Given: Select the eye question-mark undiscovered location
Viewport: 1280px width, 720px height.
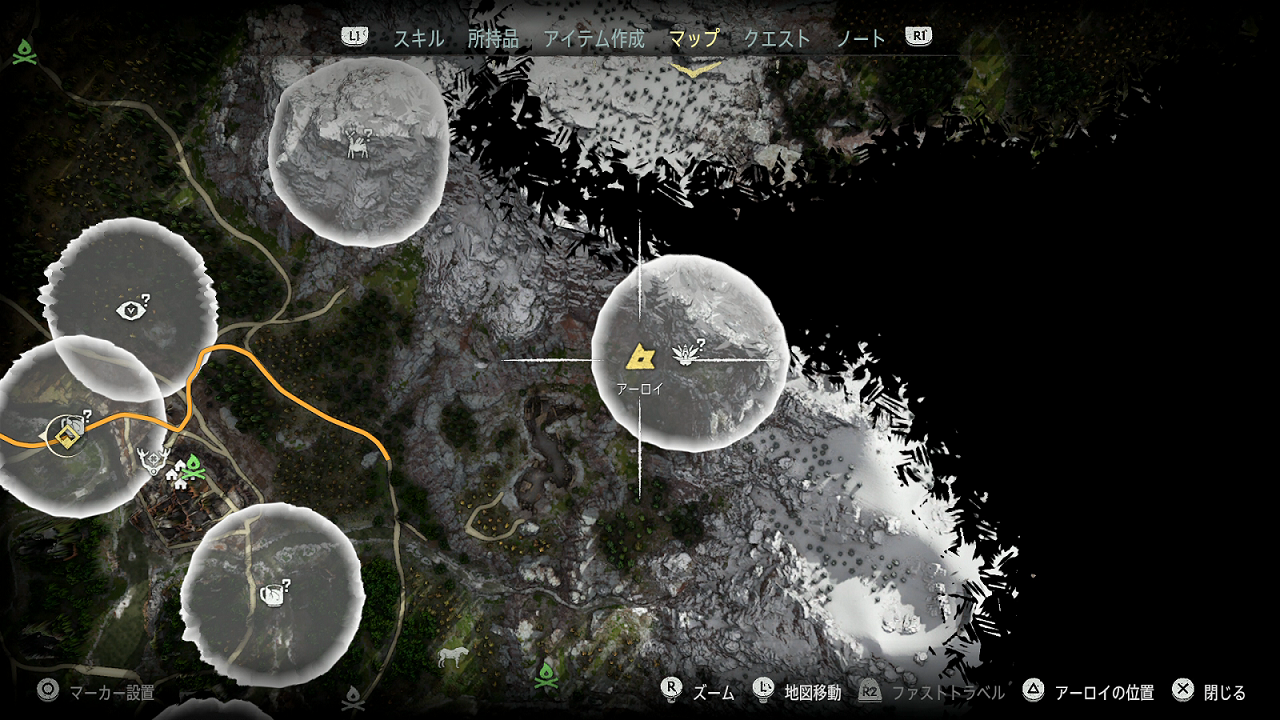Looking at the screenshot, I should pos(129,309).
